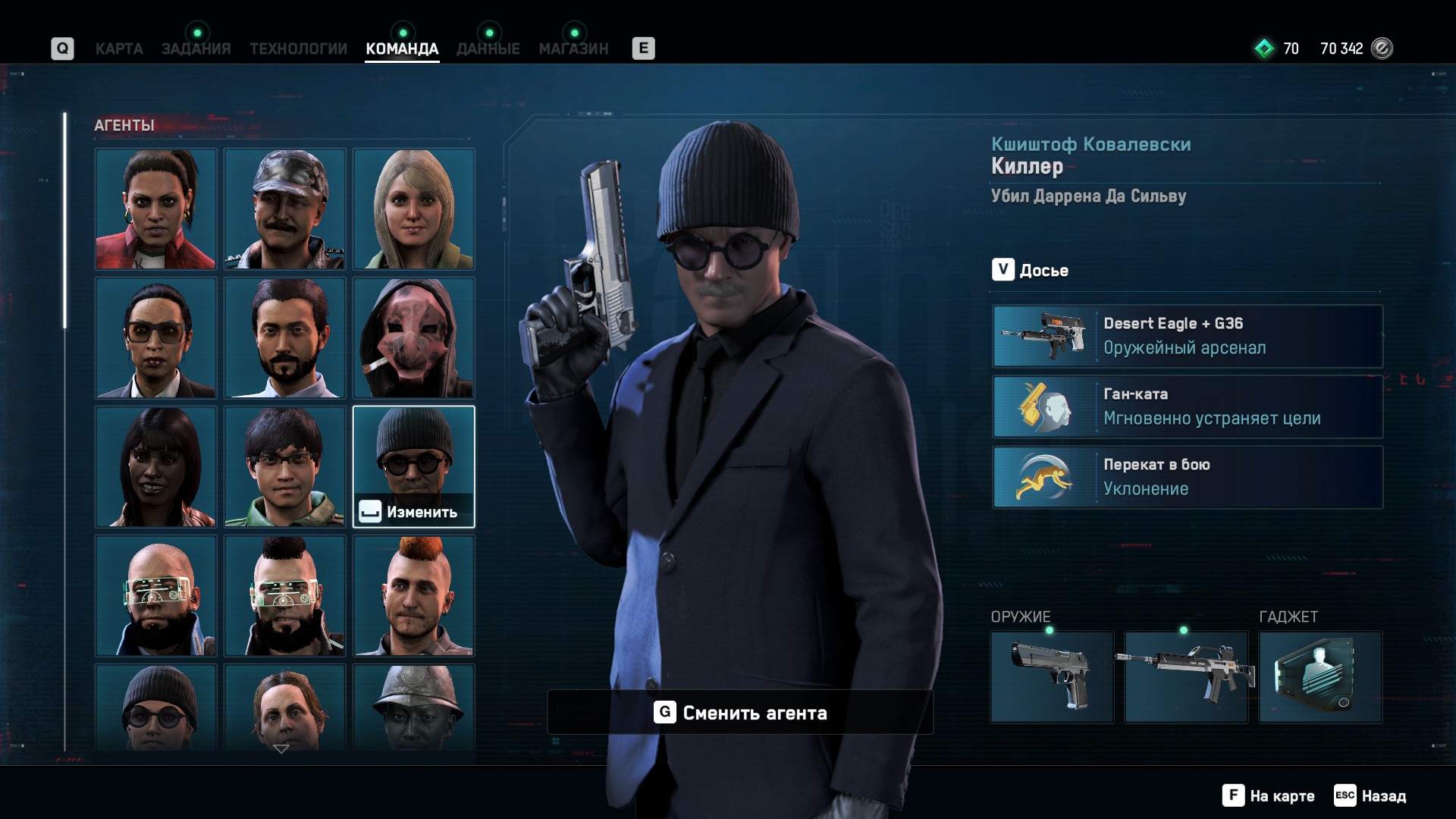1456x819 pixels.
Task: View the Desert Eagle + G36 perk
Action: (x=1188, y=336)
